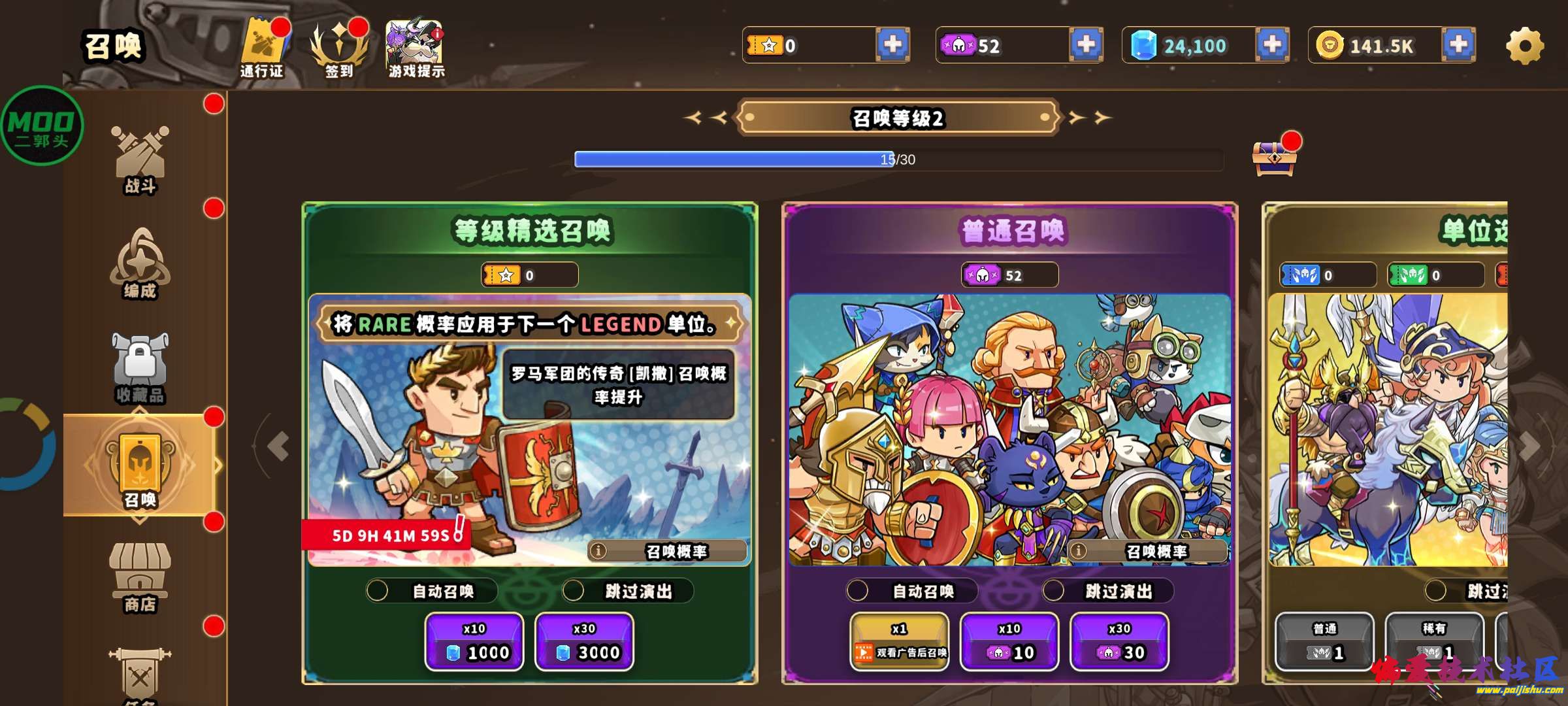Add gold coins with plus button
Image resolution: width=1568 pixels, height=706 pixels.
[1458, 44]
